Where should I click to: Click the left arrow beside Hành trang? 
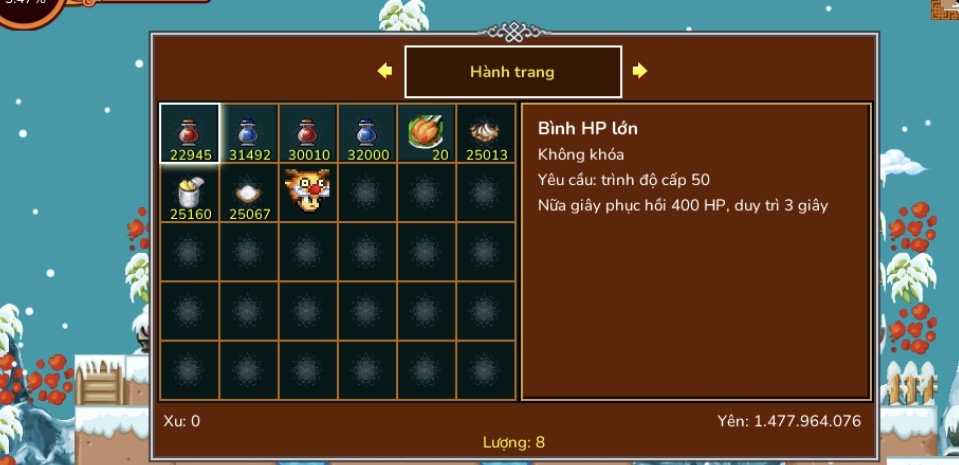click(384, 71)
